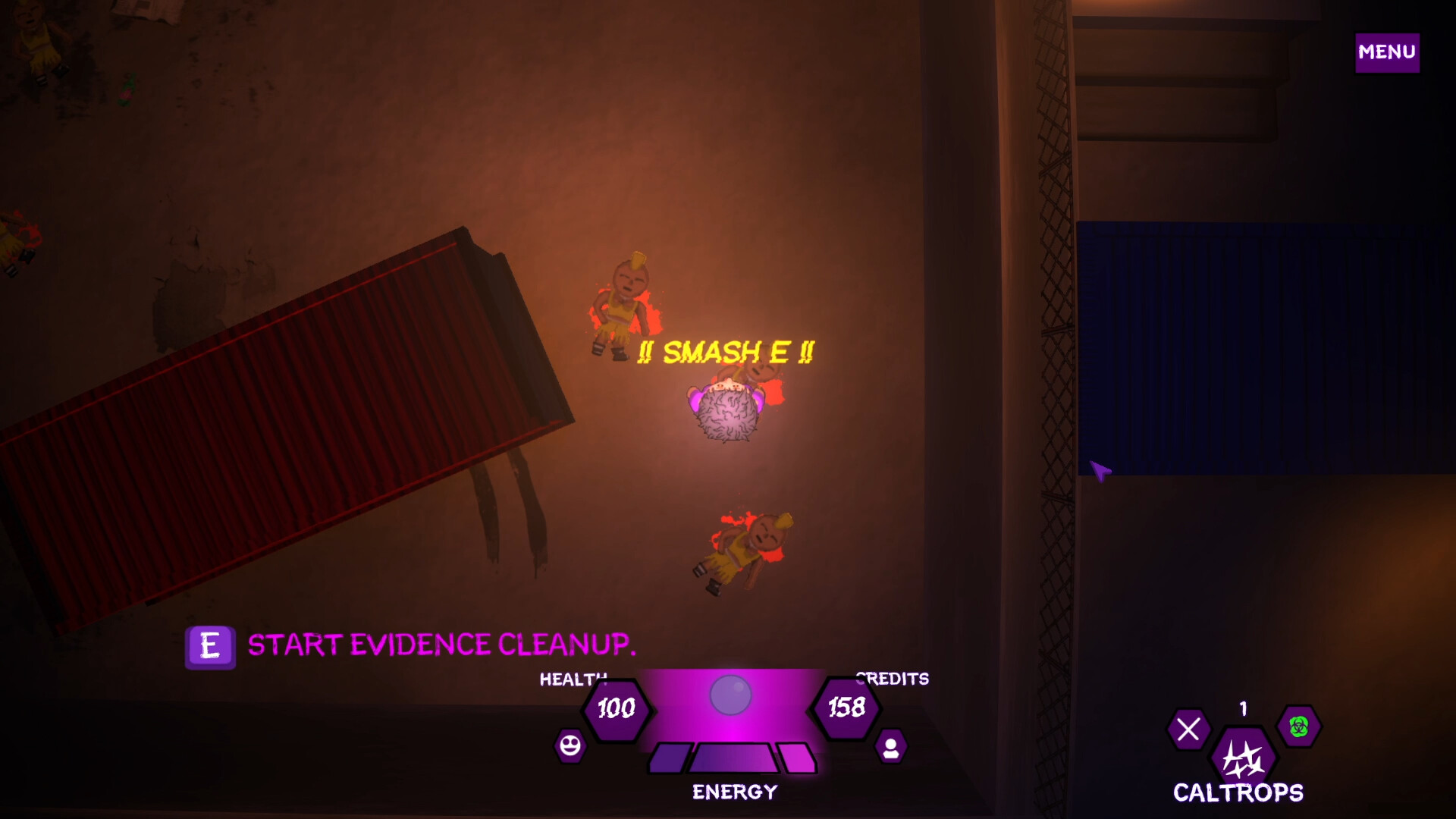Click the biohazard icon near Caltrops
This screenshot has height=819, width=1456.
pyautogui.click(x=1298, y=727)
